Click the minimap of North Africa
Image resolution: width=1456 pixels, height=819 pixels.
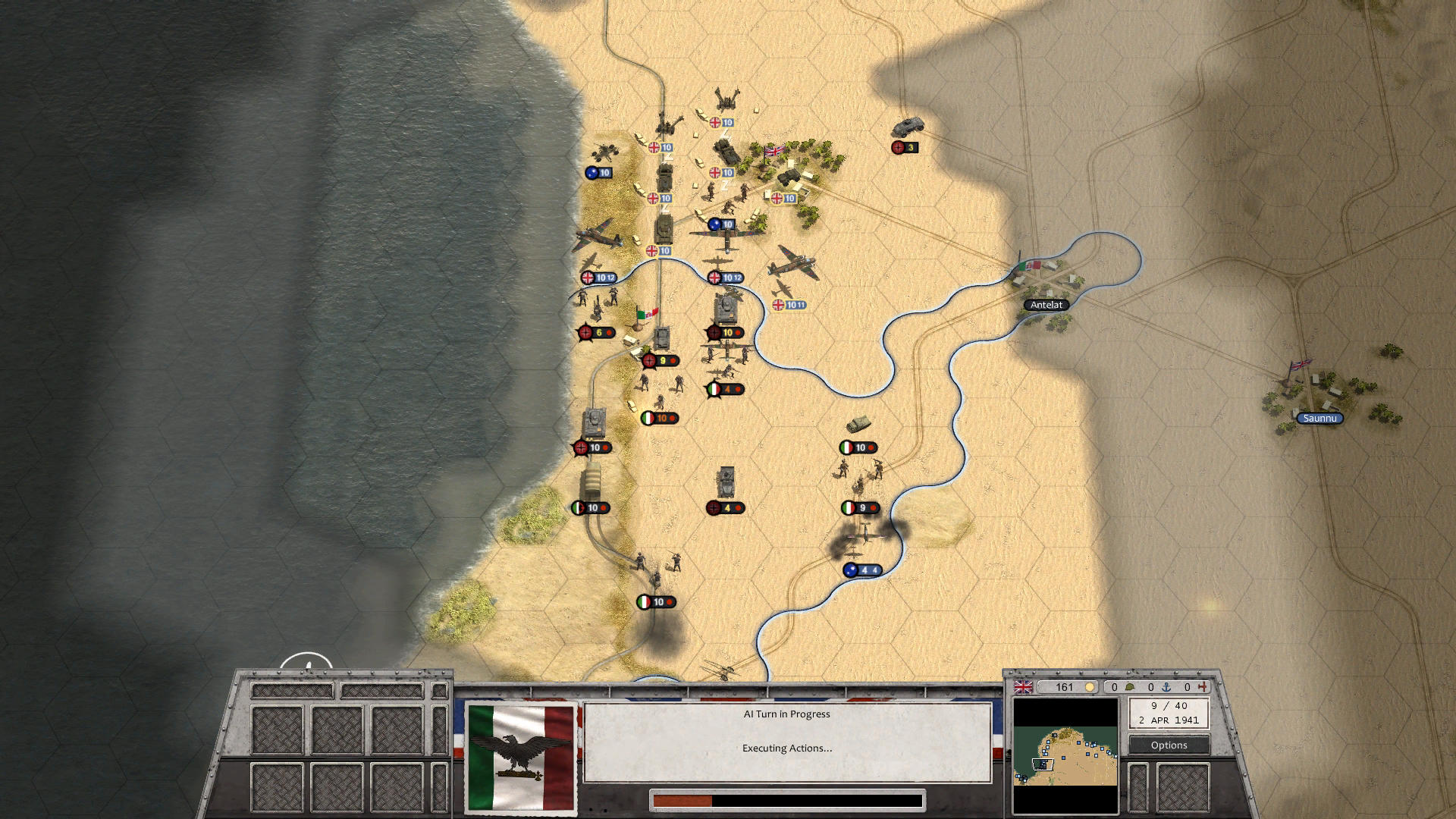1065,755
